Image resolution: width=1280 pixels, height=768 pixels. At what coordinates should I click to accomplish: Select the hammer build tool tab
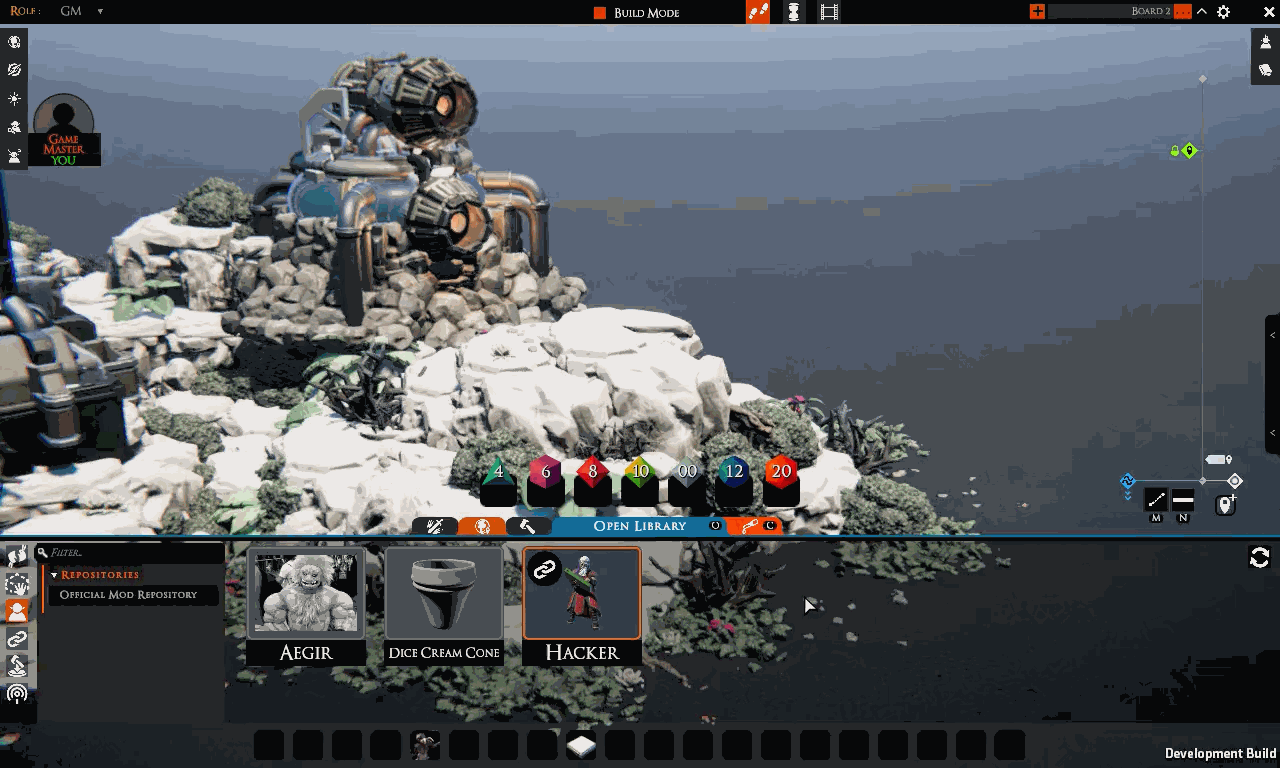pos(528,526)
